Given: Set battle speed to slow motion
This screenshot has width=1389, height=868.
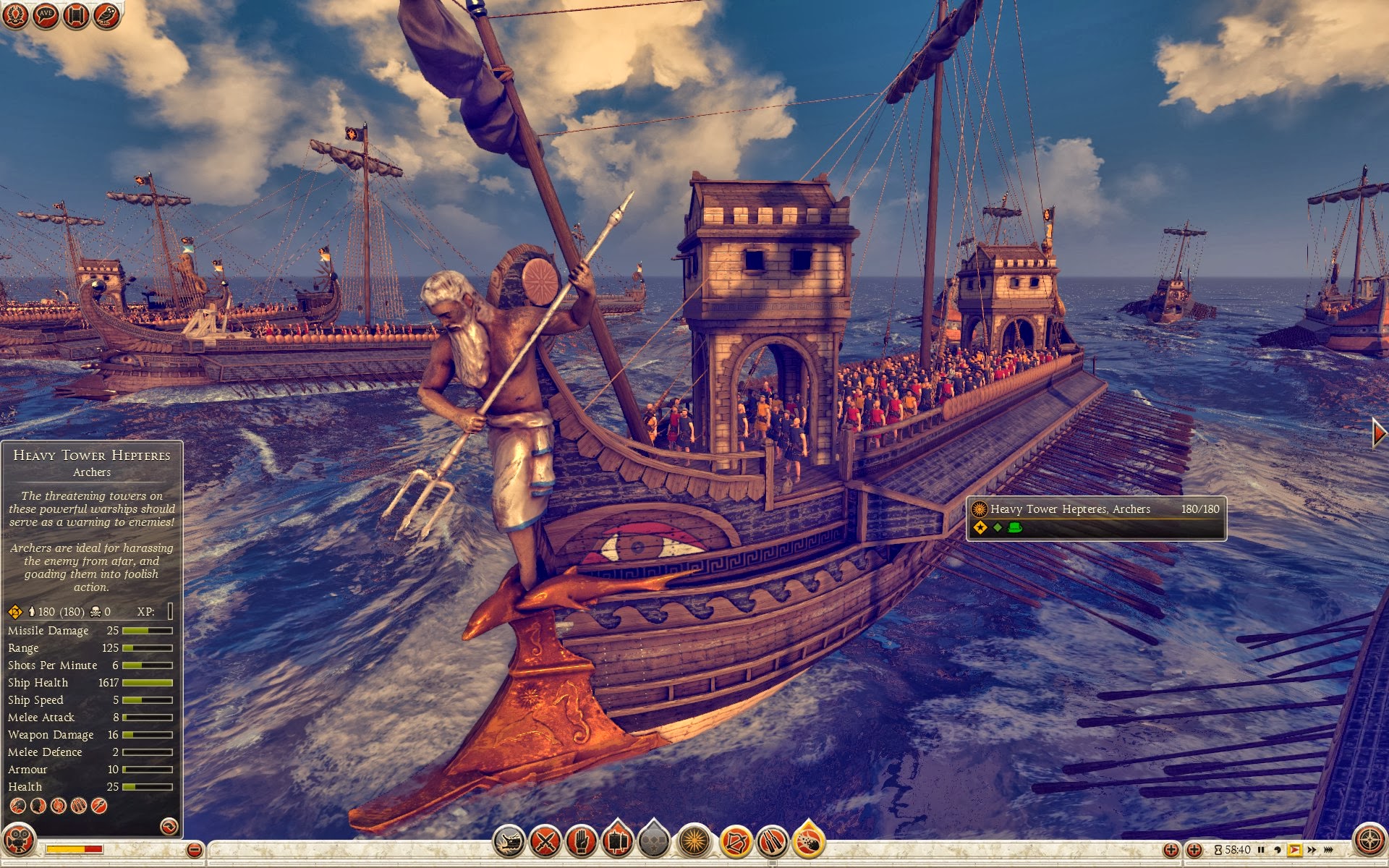Looking at the screenshot, I should [1277, 849].
